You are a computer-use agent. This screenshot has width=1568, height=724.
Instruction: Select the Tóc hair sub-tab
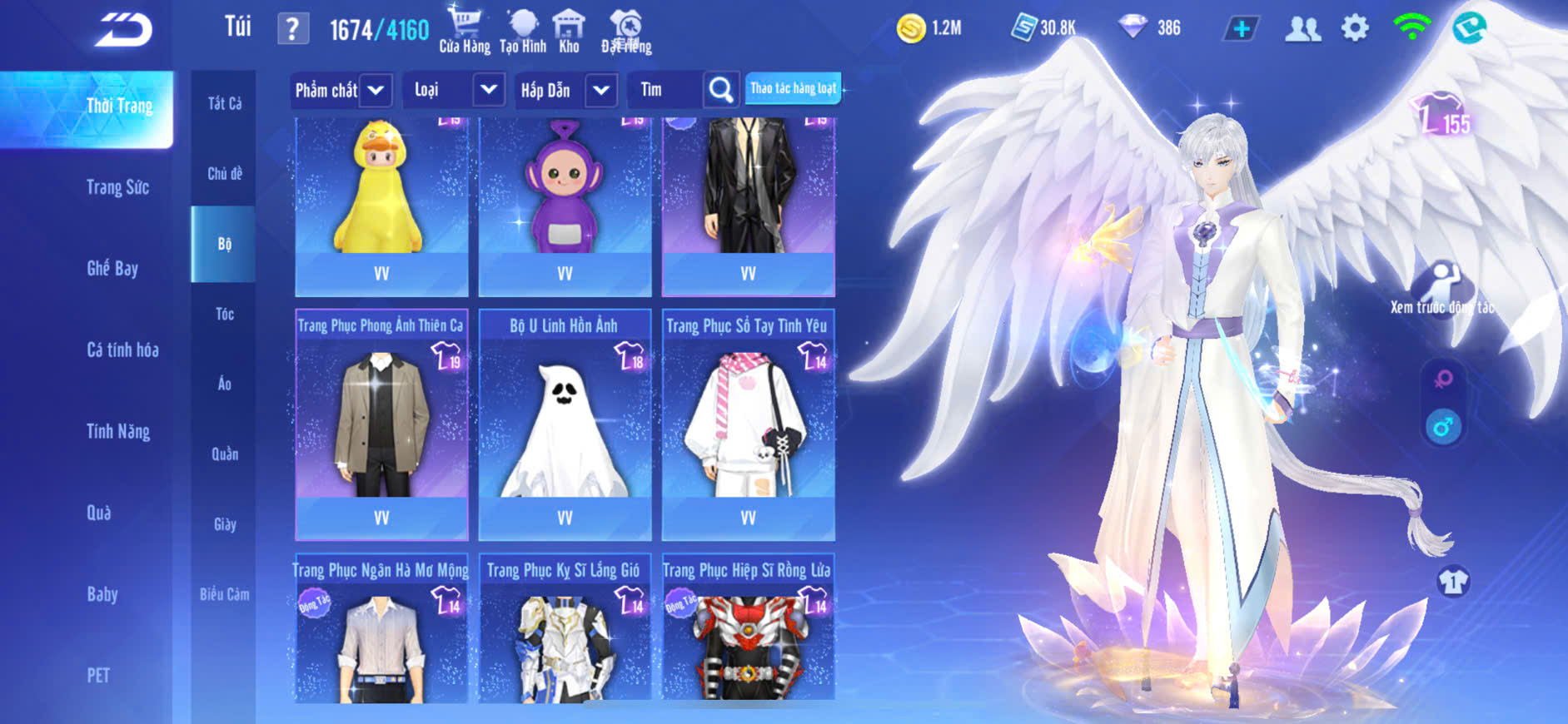coord(224,314)
